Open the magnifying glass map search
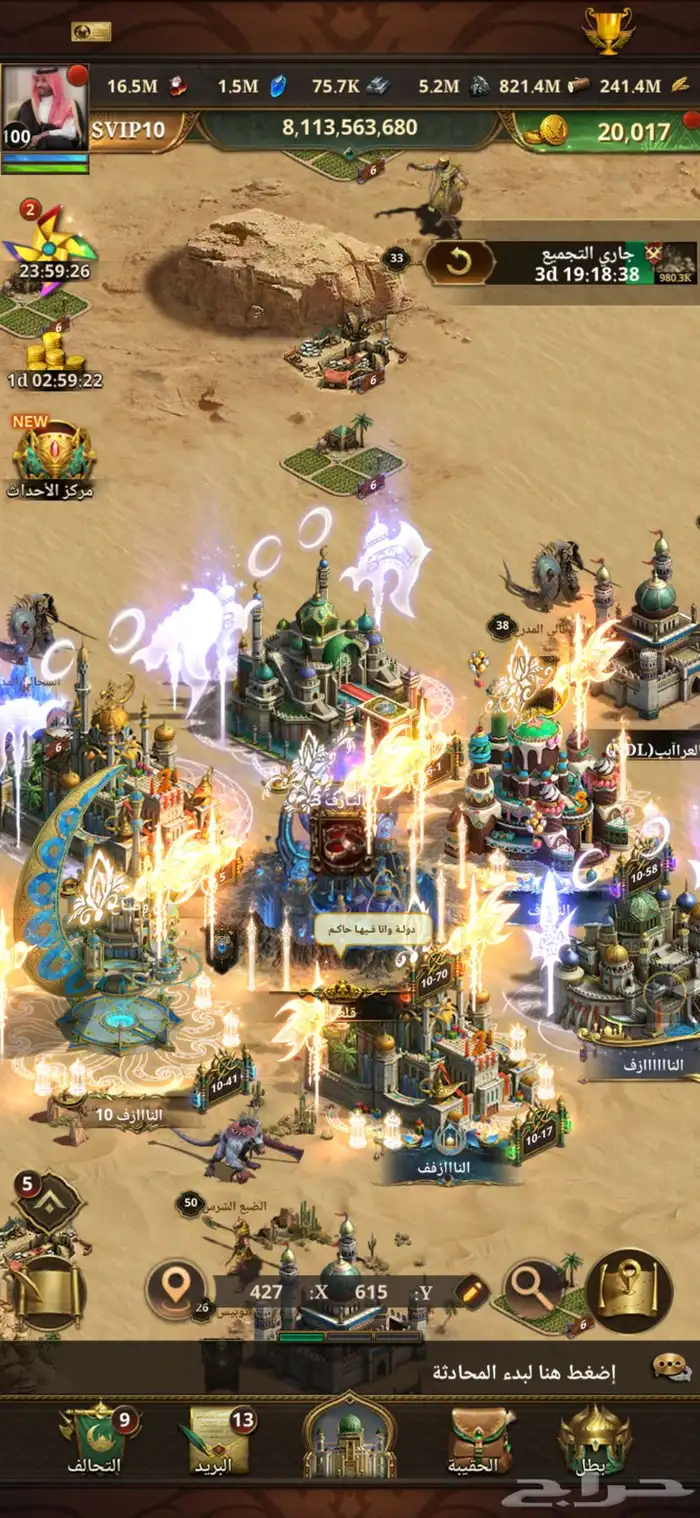Screen dimensions: 700x1518 tap(532, 1290)
